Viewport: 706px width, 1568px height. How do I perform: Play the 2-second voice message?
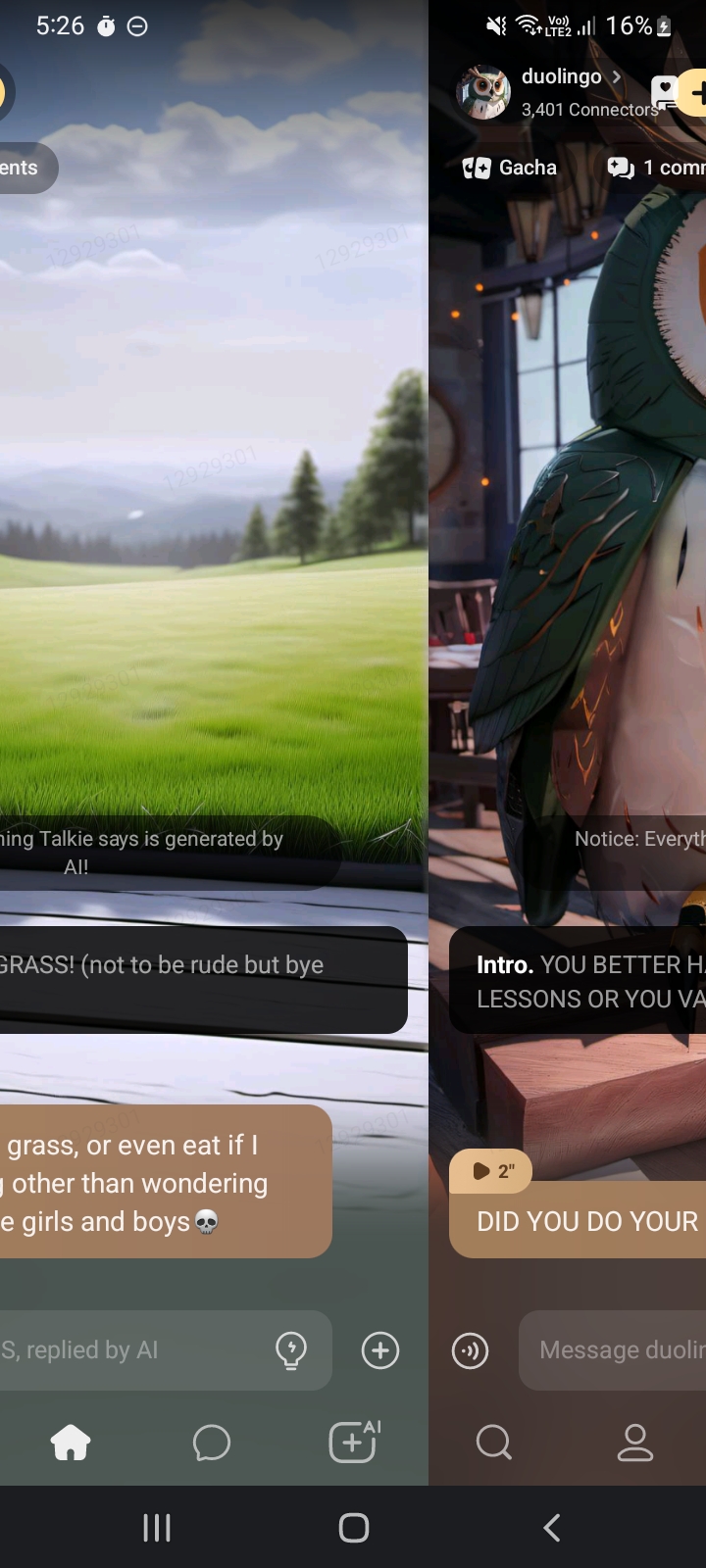click(x=490, y=1171)
